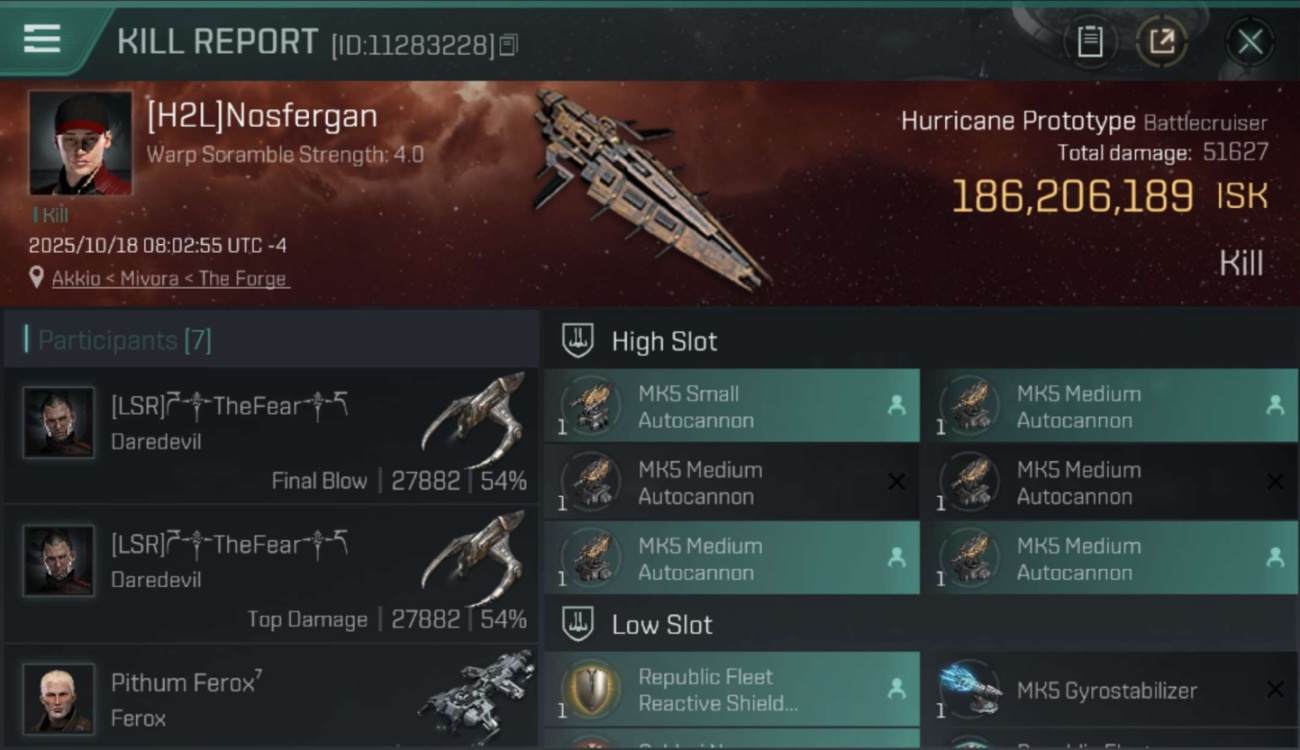Open the clipboard notes icon
1300x750 pixels.
tap(1089, 42)
